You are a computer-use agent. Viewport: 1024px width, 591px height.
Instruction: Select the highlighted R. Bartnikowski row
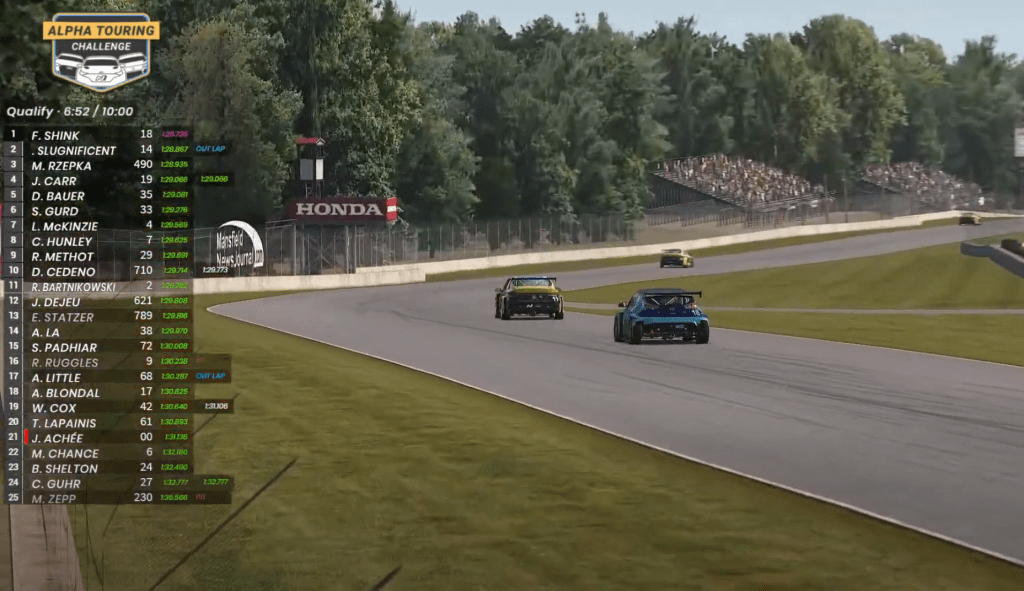coord(75,286)
